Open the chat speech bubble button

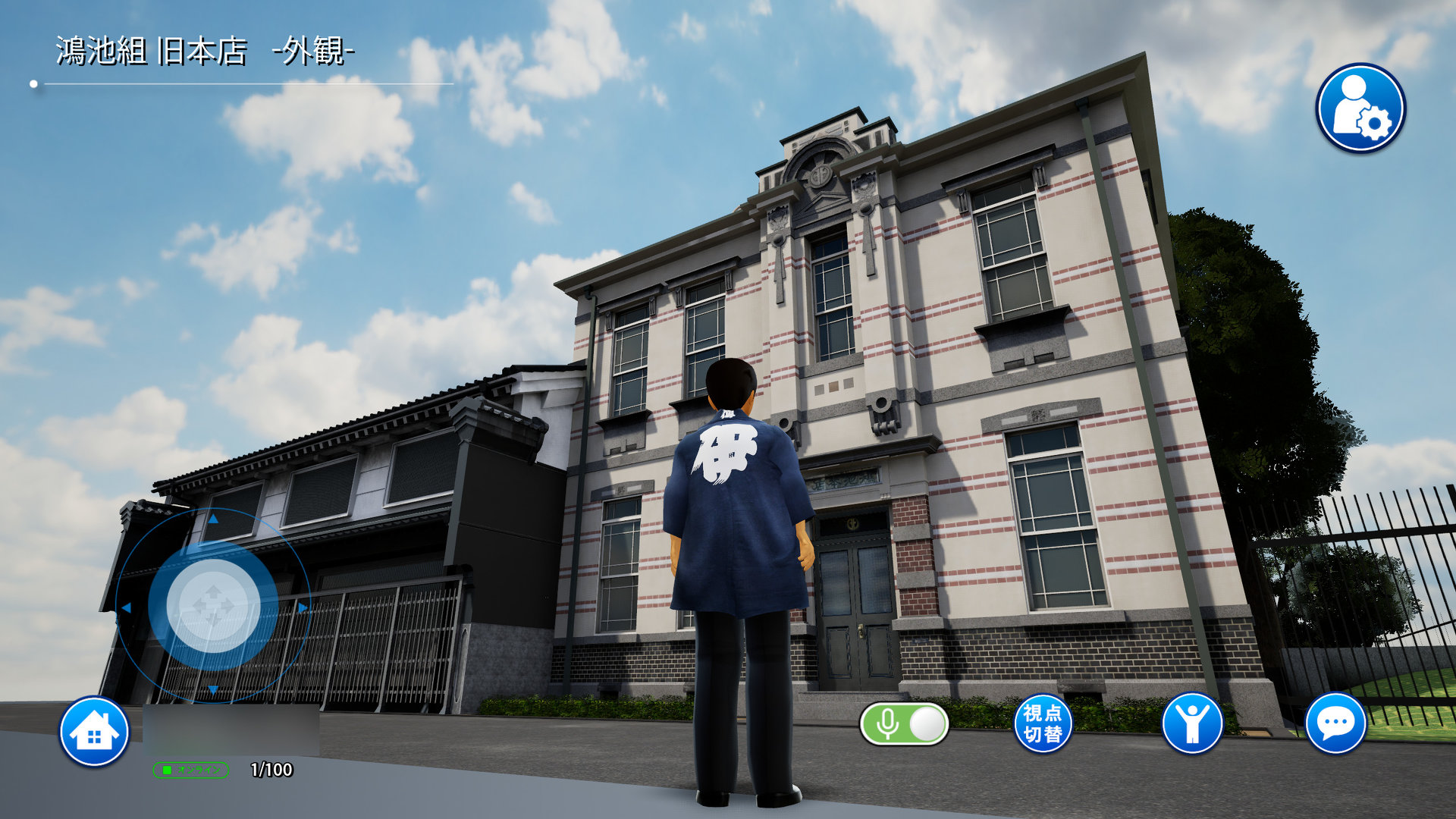click(1335, 723)
